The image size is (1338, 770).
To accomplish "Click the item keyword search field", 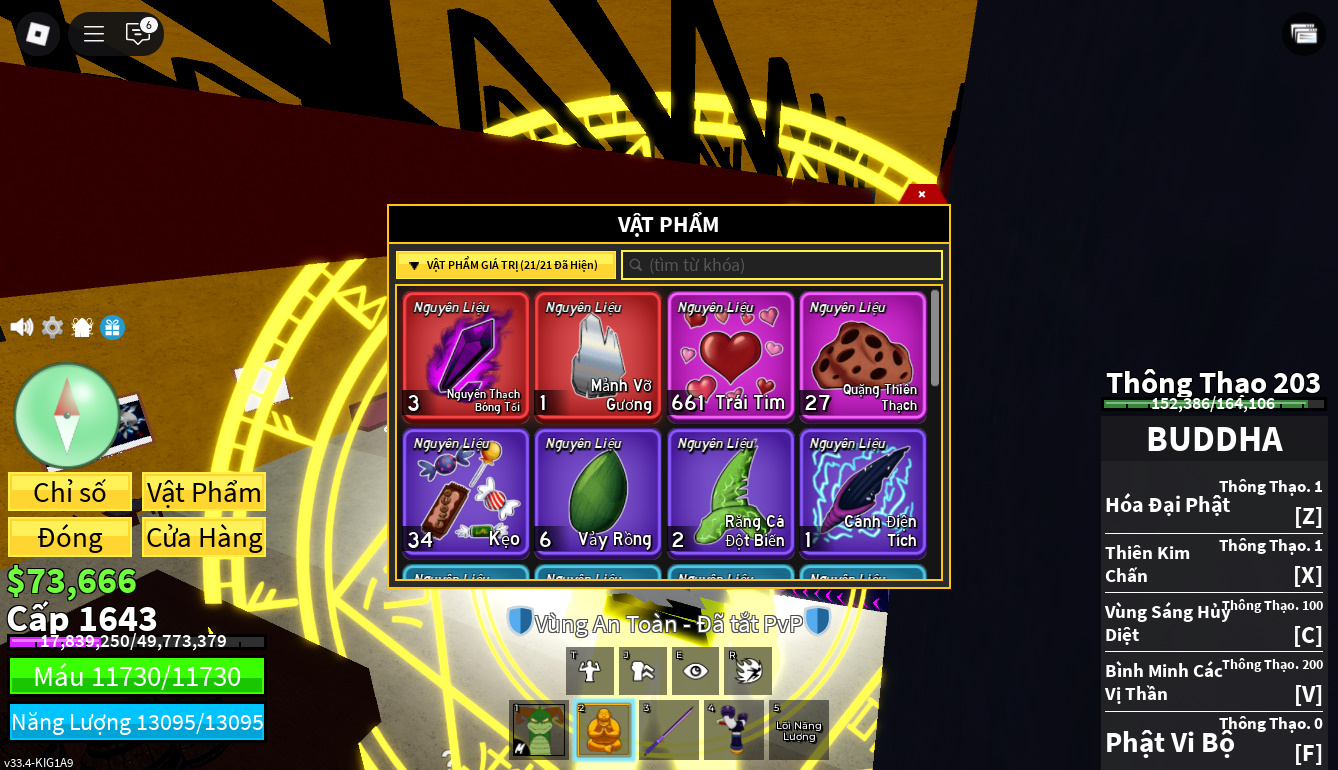I will point(782,265).
